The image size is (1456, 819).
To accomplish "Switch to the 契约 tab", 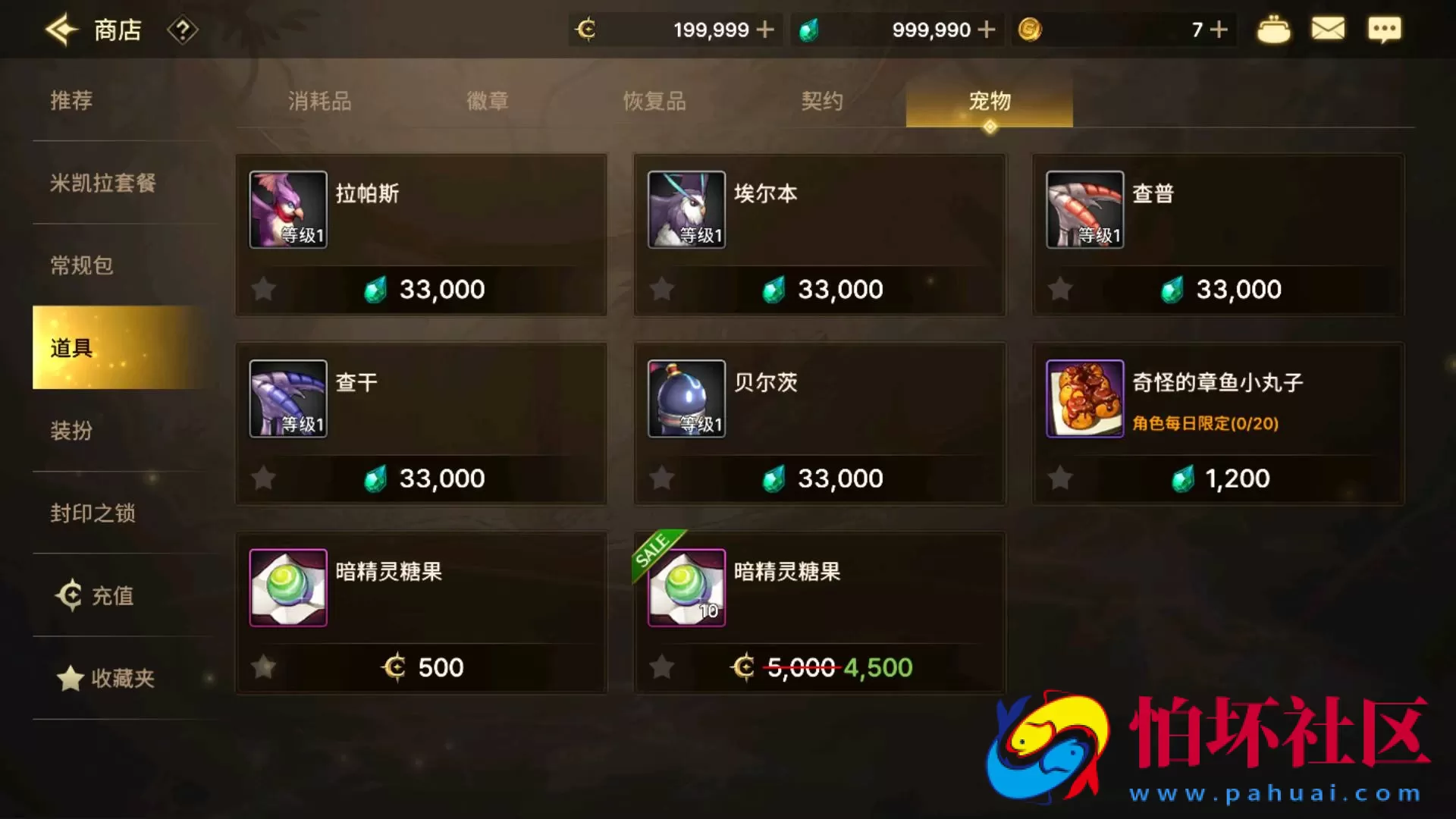I will tap(822, 101).
